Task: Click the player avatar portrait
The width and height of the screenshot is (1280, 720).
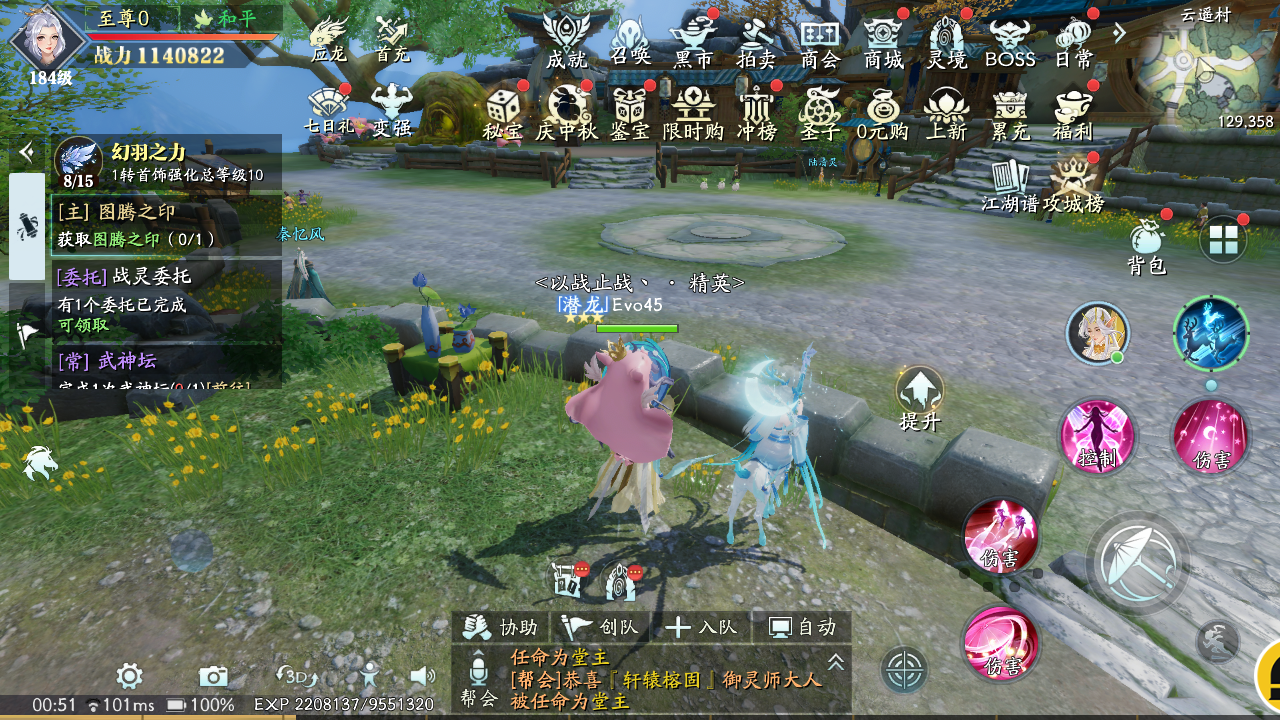Action: tap(46, 42)
